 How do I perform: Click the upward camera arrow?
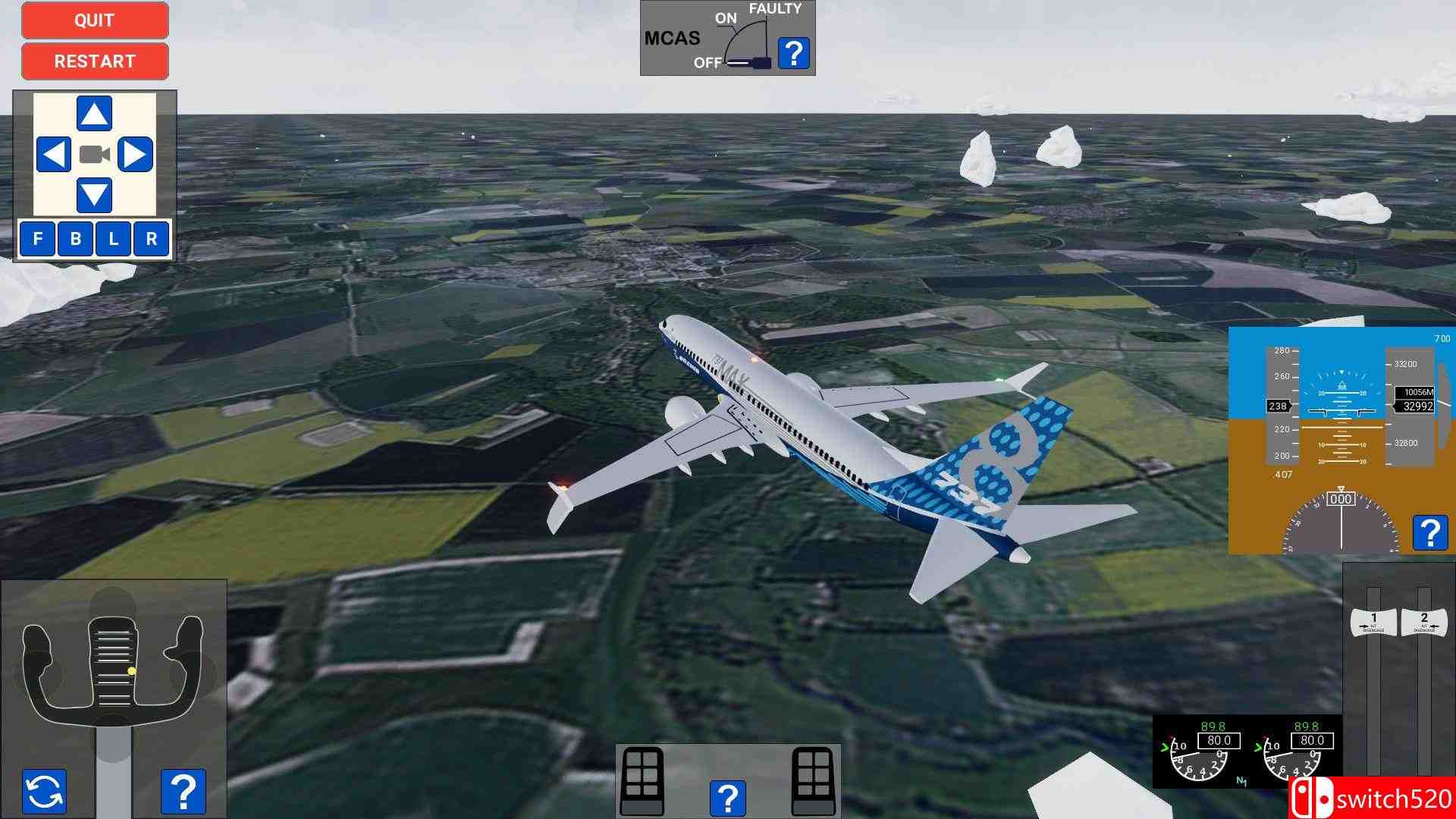pyautogui.click(x=93, y=111)
